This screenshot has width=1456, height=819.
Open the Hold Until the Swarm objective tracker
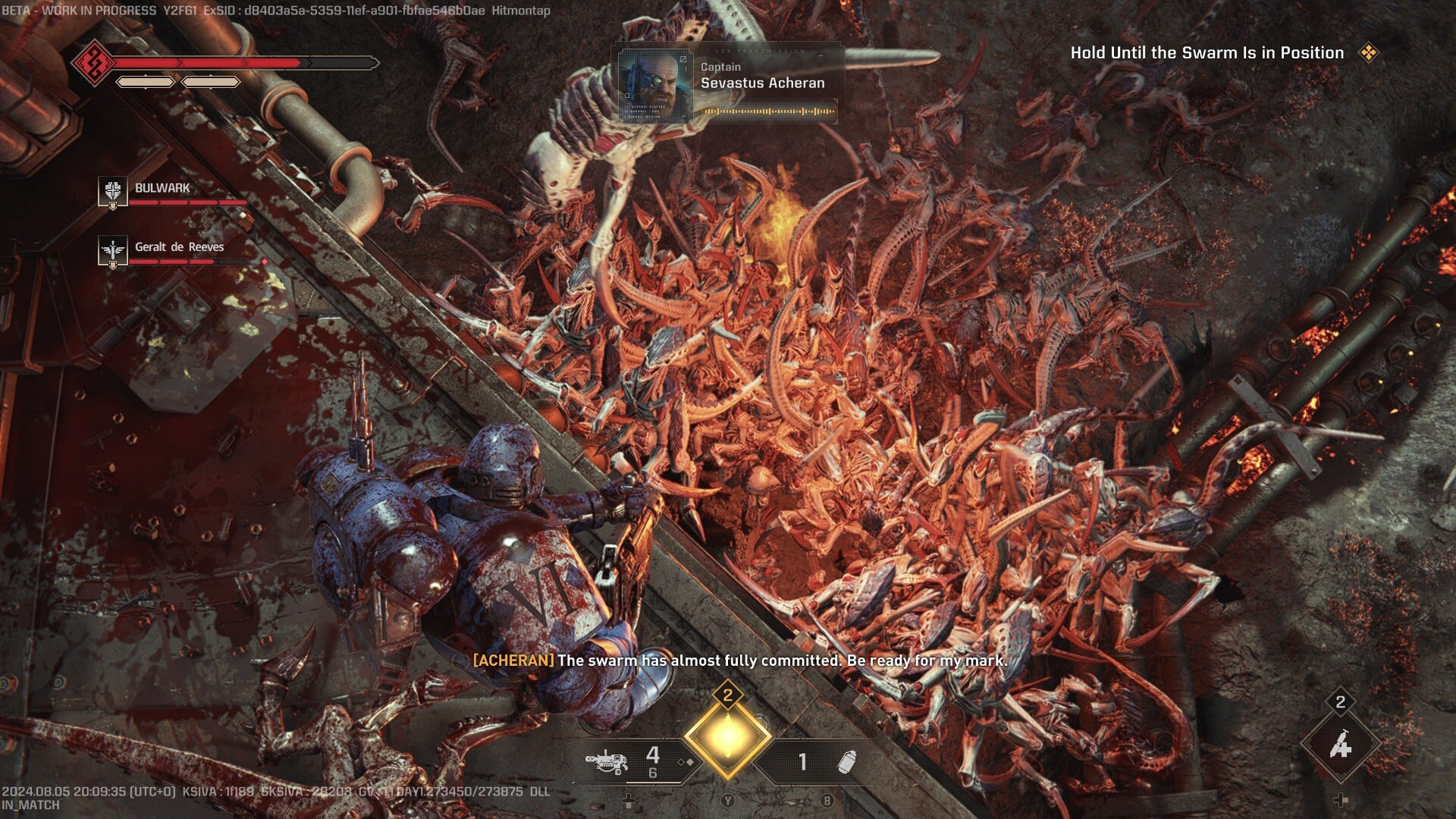click(1207, 53)
